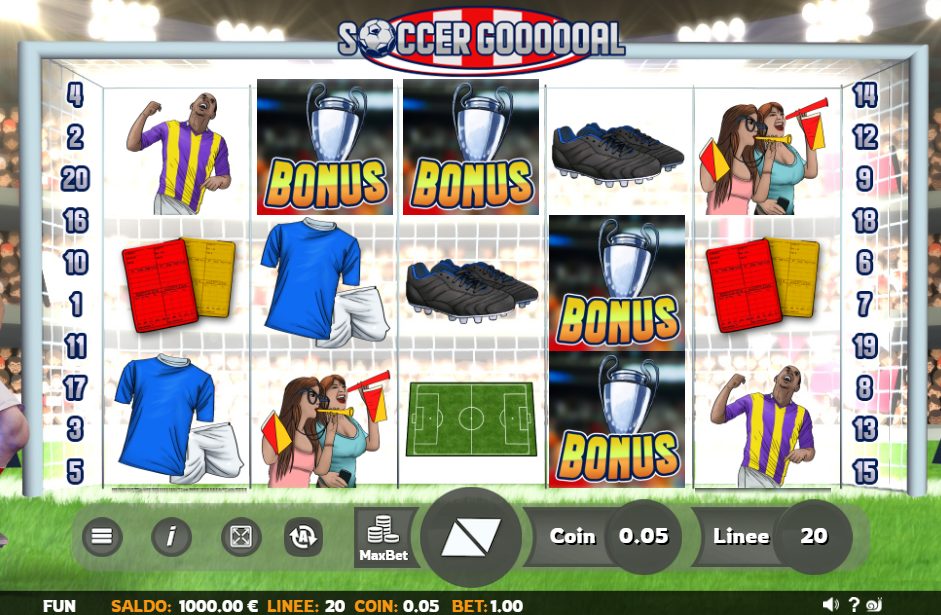Toggle fullscreen mode
This screenshot has height=615, width=941.
(241, 537)
